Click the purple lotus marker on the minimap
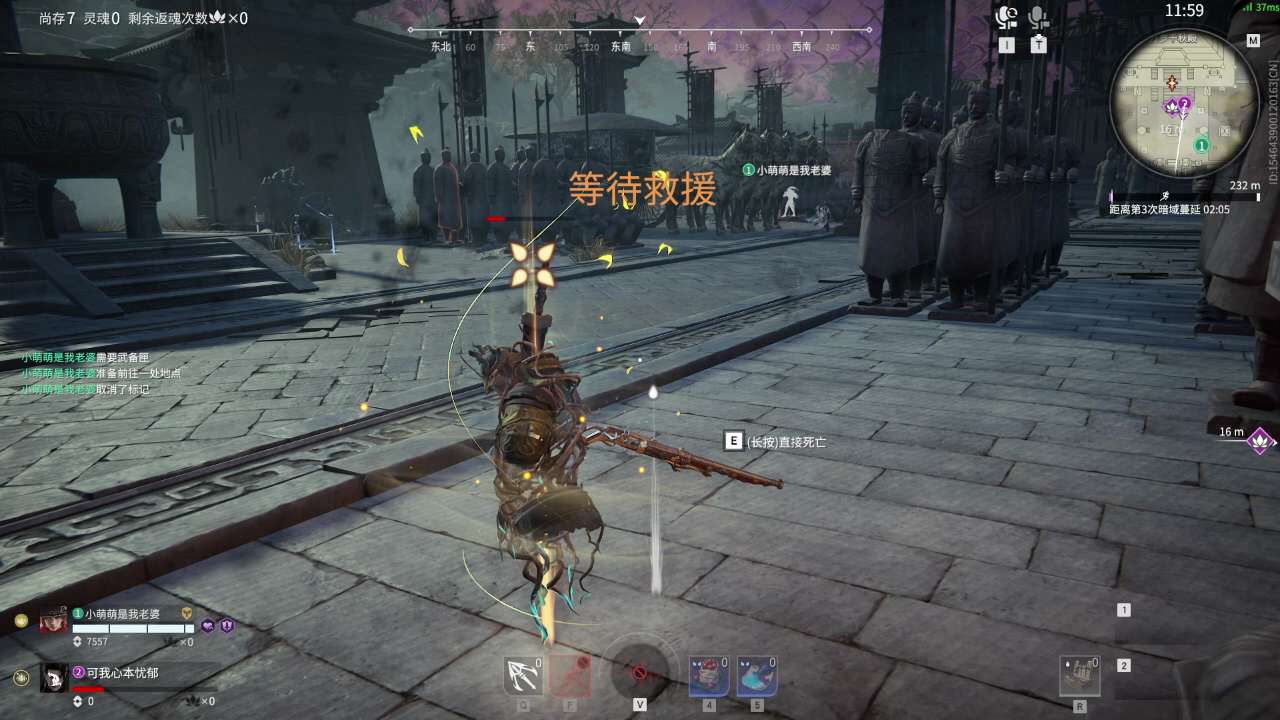1280x720 pixels. [1173, 105]
